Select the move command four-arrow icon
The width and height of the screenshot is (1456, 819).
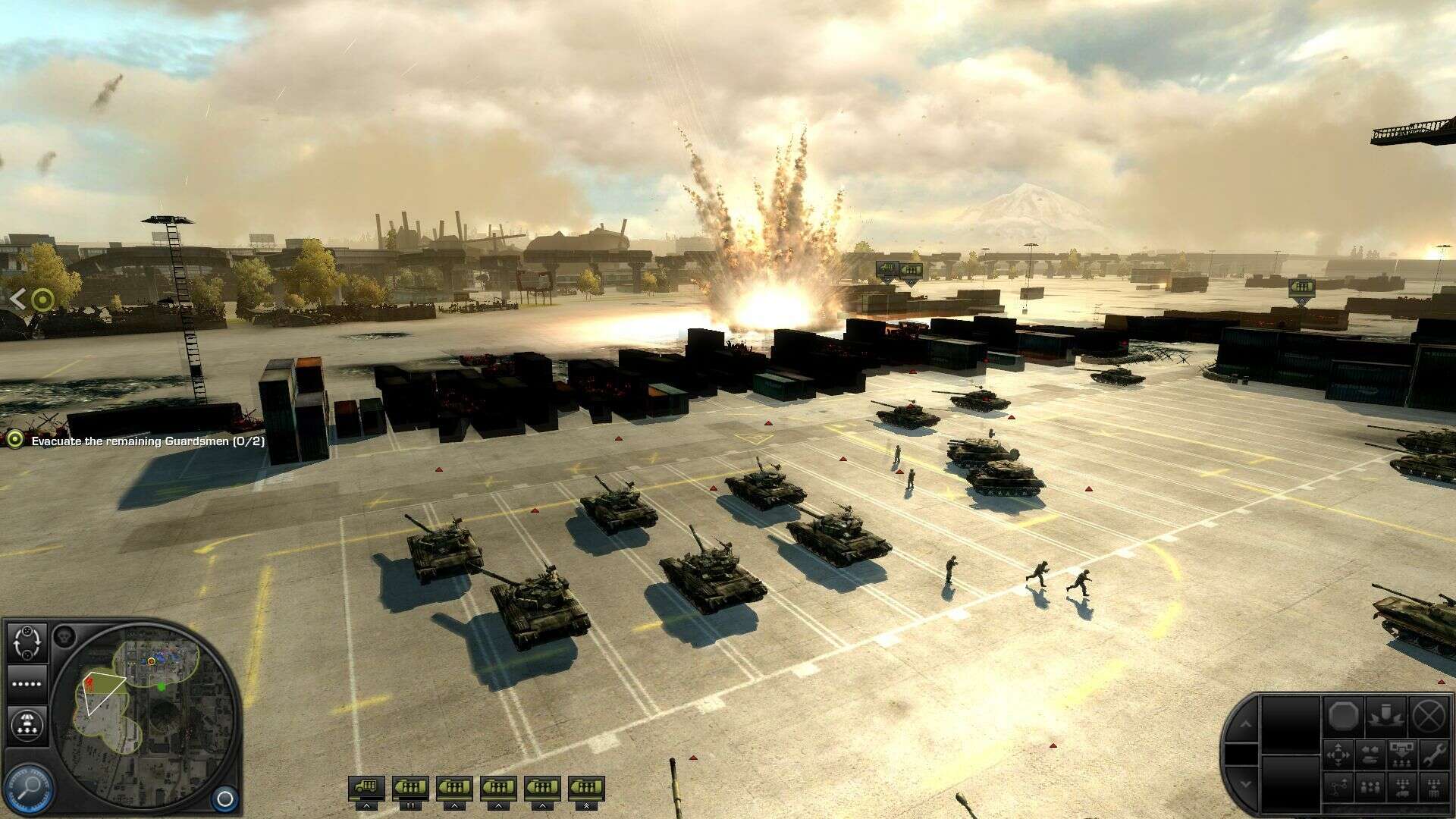click(x=1338, y=755)
